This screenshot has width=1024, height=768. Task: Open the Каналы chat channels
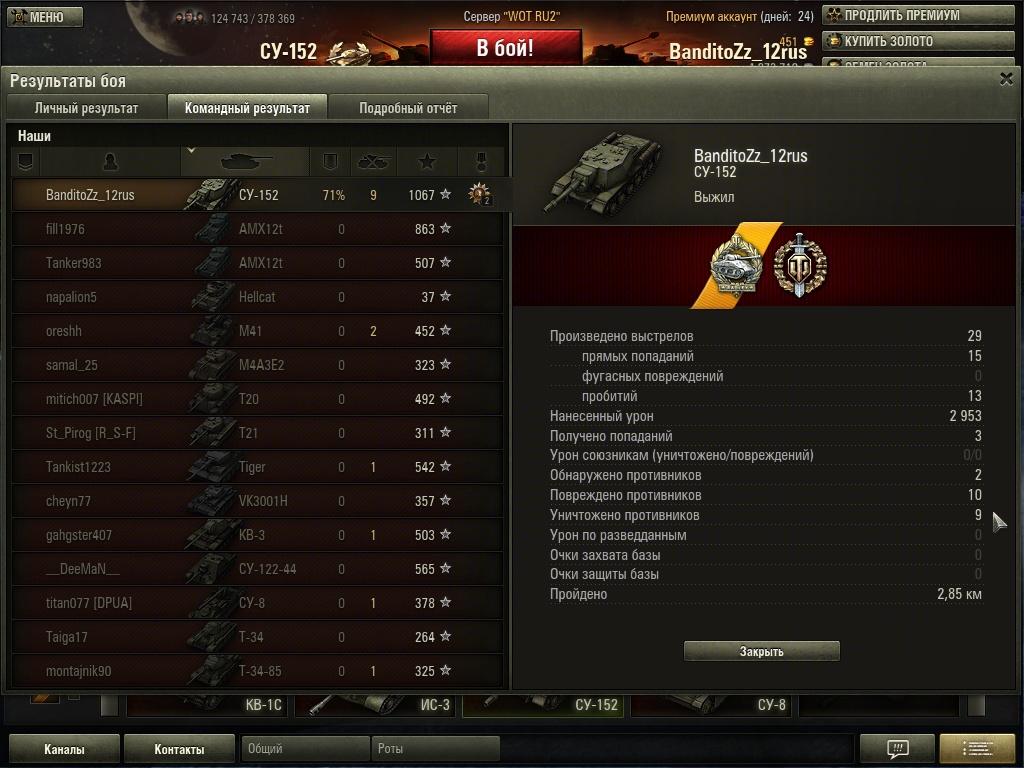pyautogui.click(x=64, y=749)
